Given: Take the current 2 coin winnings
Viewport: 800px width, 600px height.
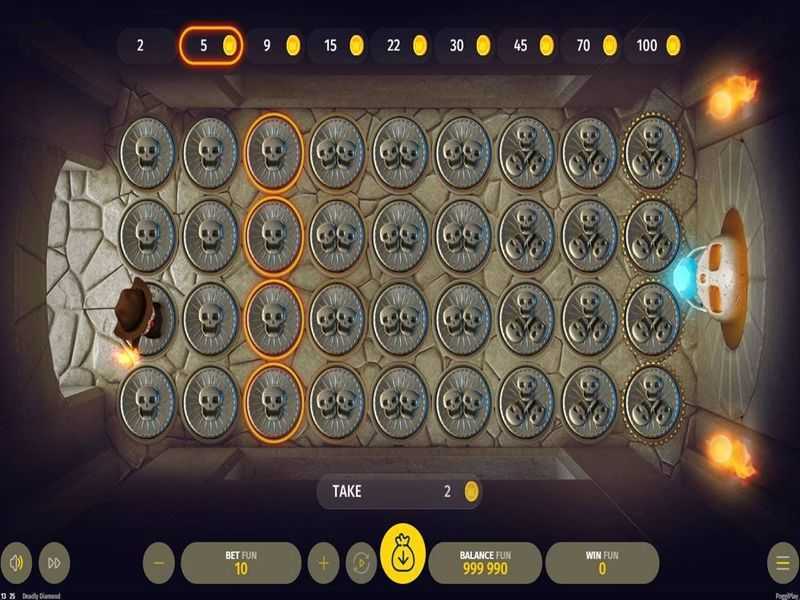Looking at the screenshot, I should pyautogui.click(x=399, y=491).
